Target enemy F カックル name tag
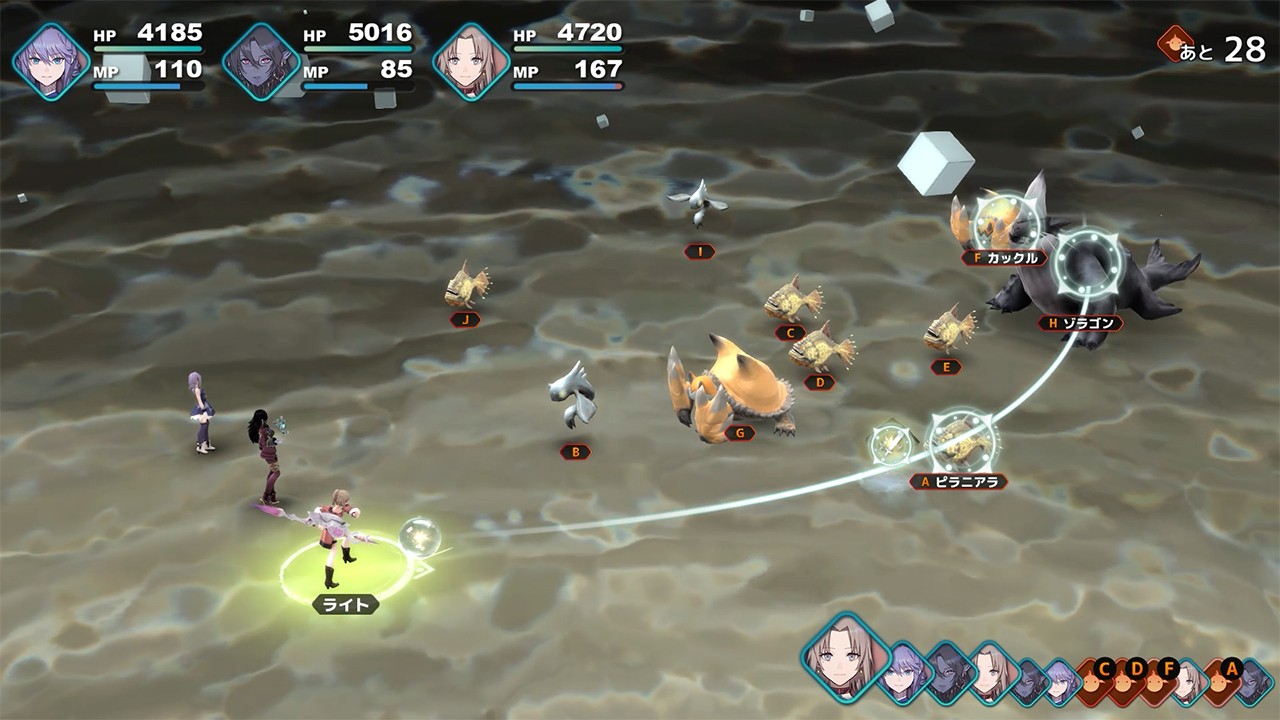The image size is (1280, 720). [1004, 258]
